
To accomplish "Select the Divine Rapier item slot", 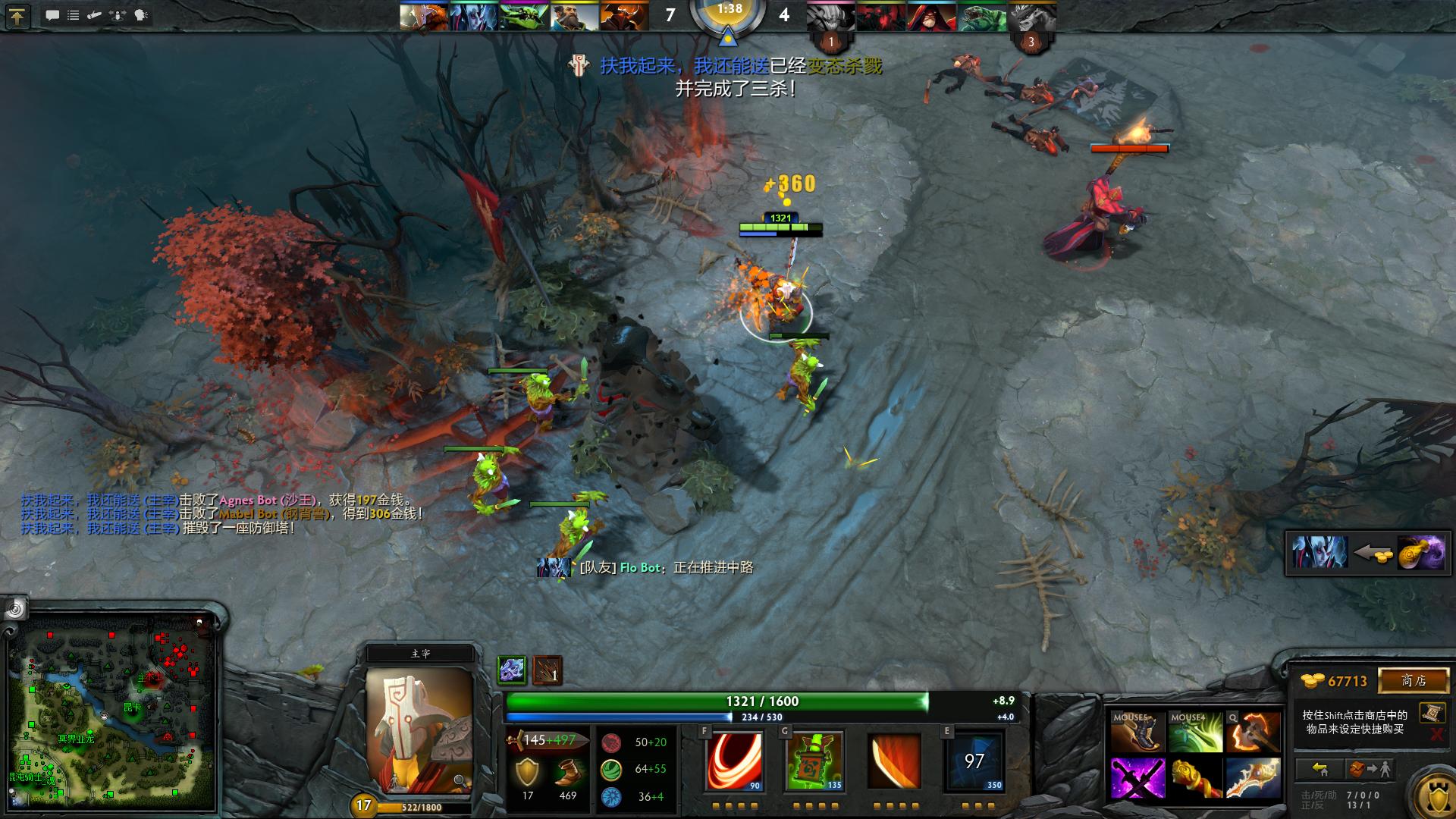I will coord(1252,777).
